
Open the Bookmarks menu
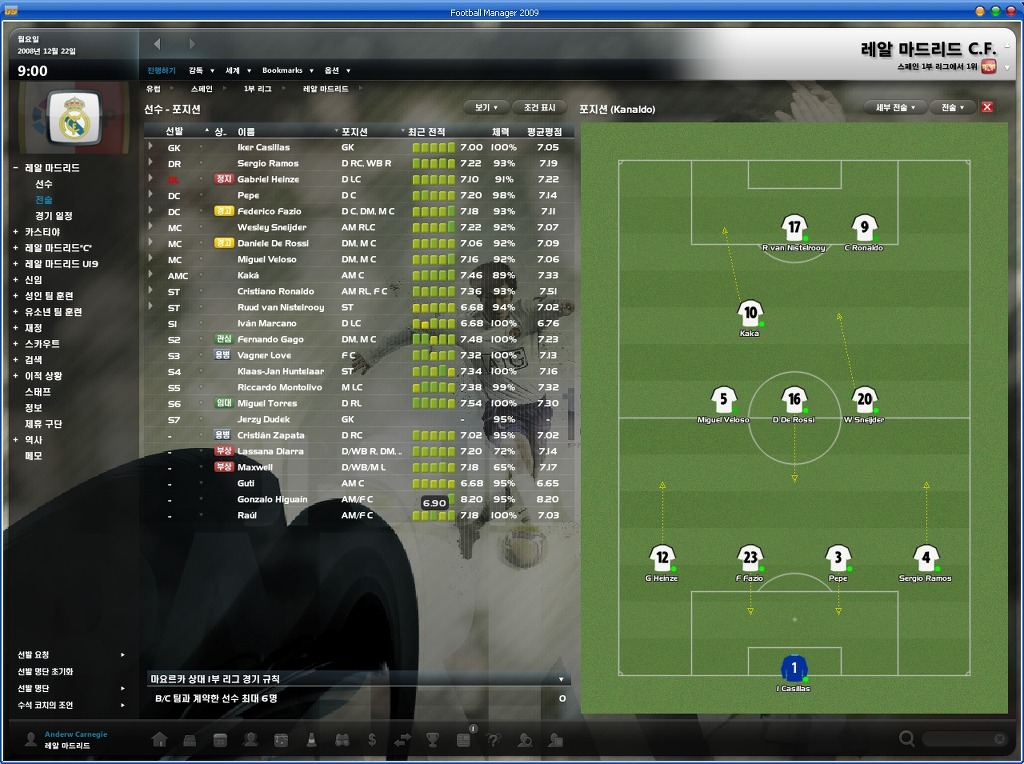coord(286,70)
